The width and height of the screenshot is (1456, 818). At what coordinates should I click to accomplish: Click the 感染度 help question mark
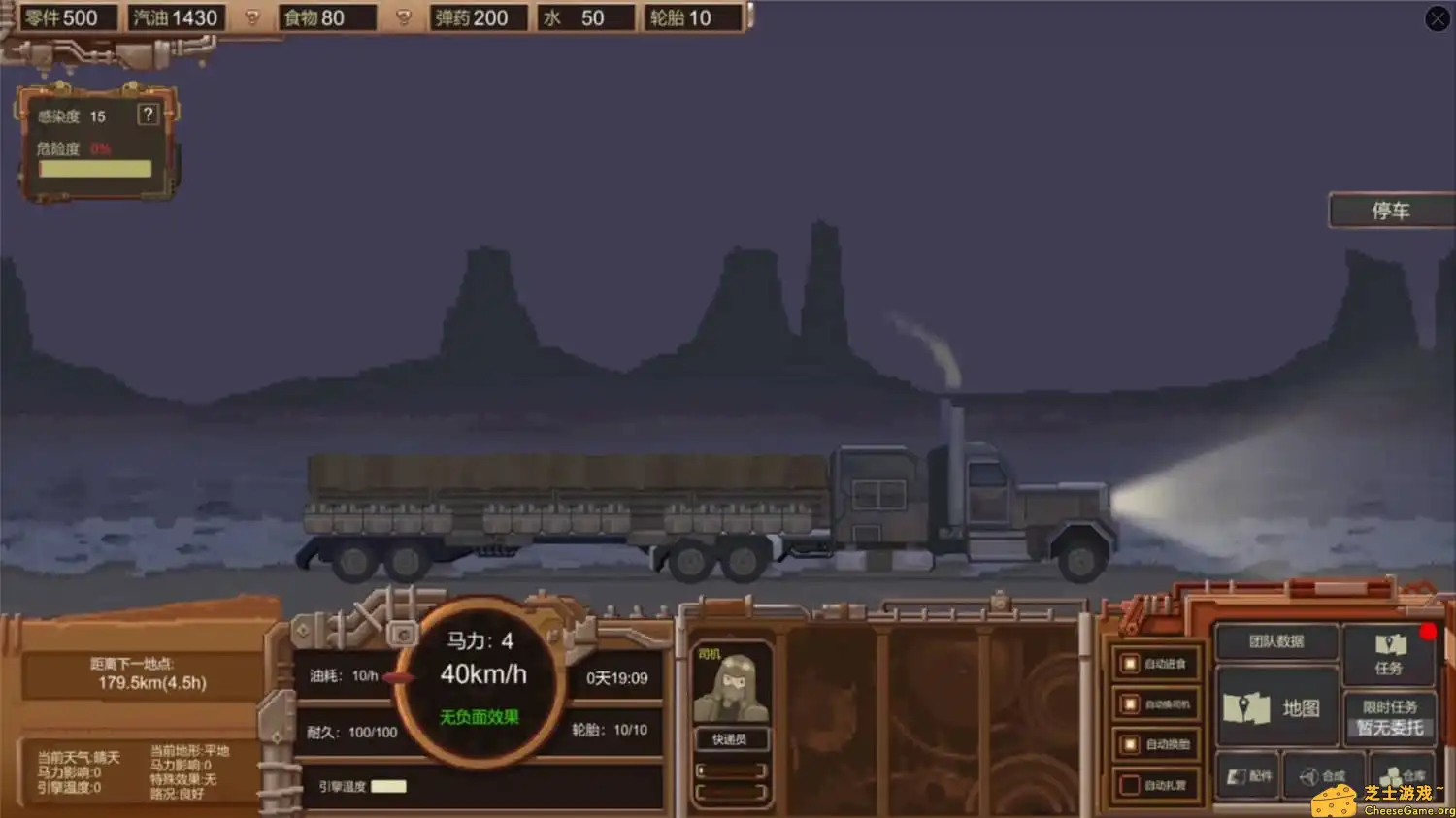[x=148, y=115]
